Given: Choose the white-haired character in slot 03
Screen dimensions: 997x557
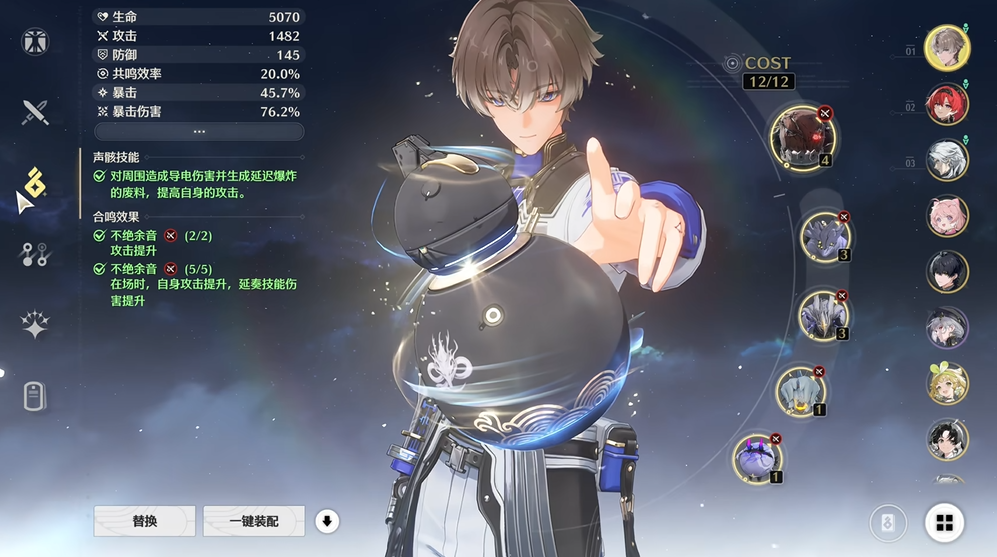Looking at the screenshot, I should [x=946, y=160].
